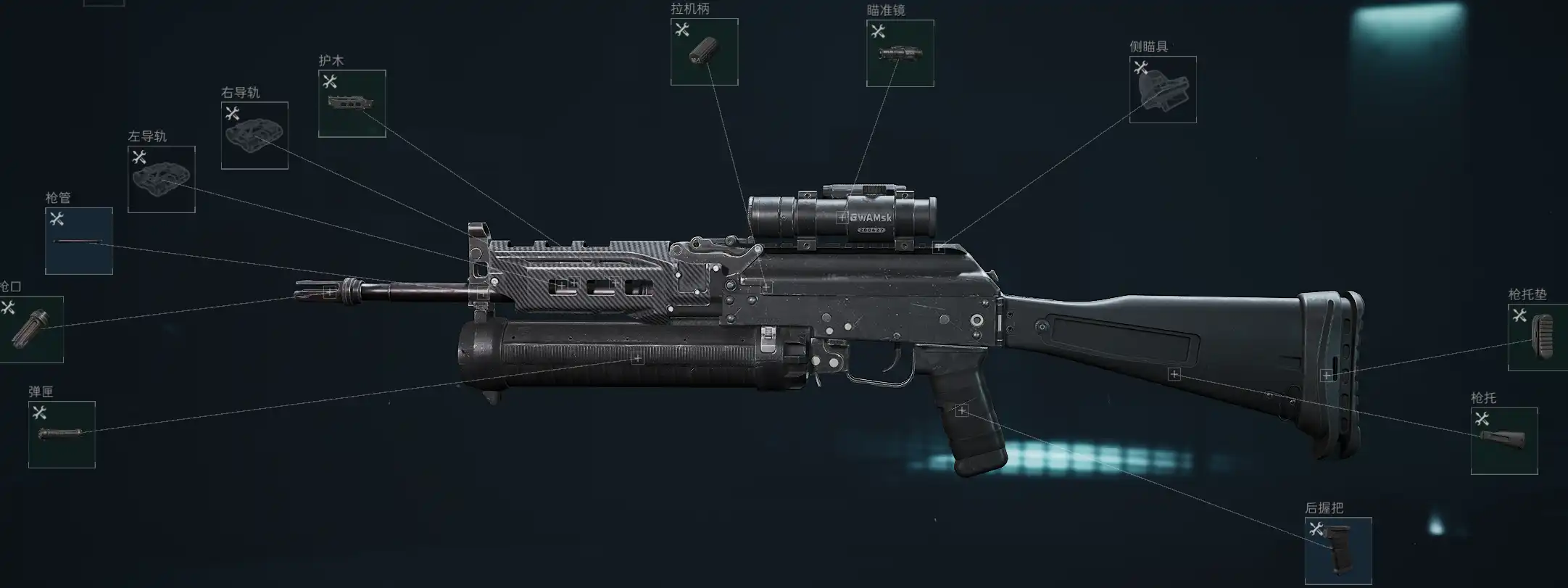Open the rear grip (后握把) slot
Image resolution: width=1568 pixels, height=588 pixels.
pos(1338,550)
